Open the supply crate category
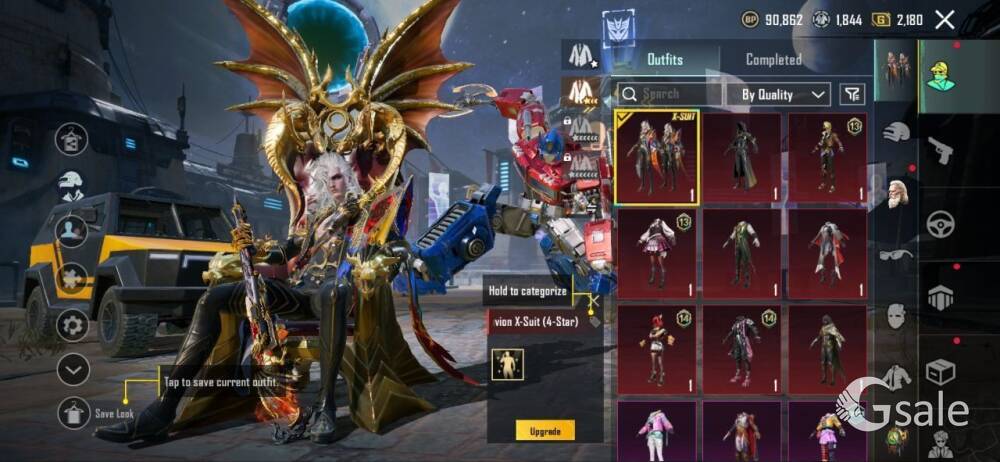This screenshot has width=1000, height=462. coord(940,372)
